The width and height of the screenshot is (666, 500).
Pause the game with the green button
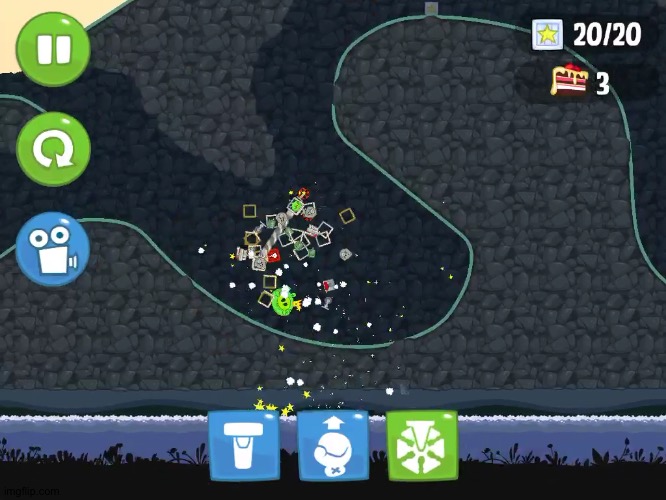53,48
